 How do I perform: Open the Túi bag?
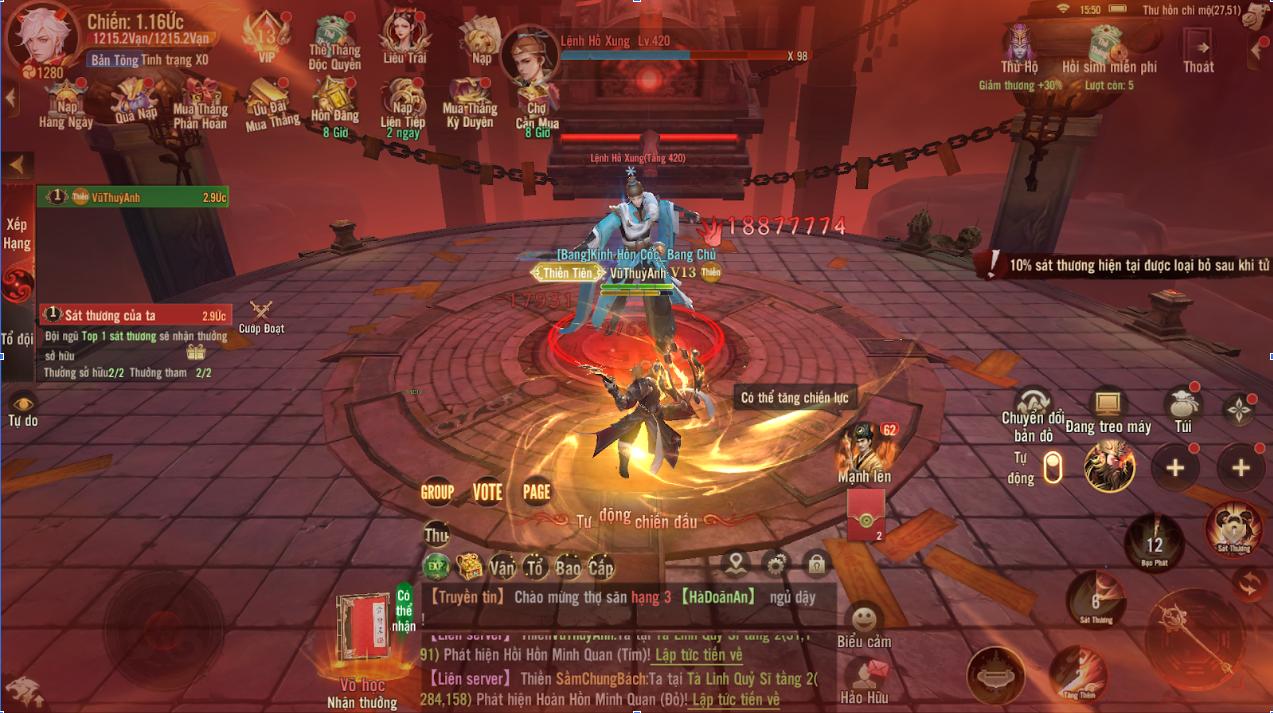click(x=1183, y=408)
